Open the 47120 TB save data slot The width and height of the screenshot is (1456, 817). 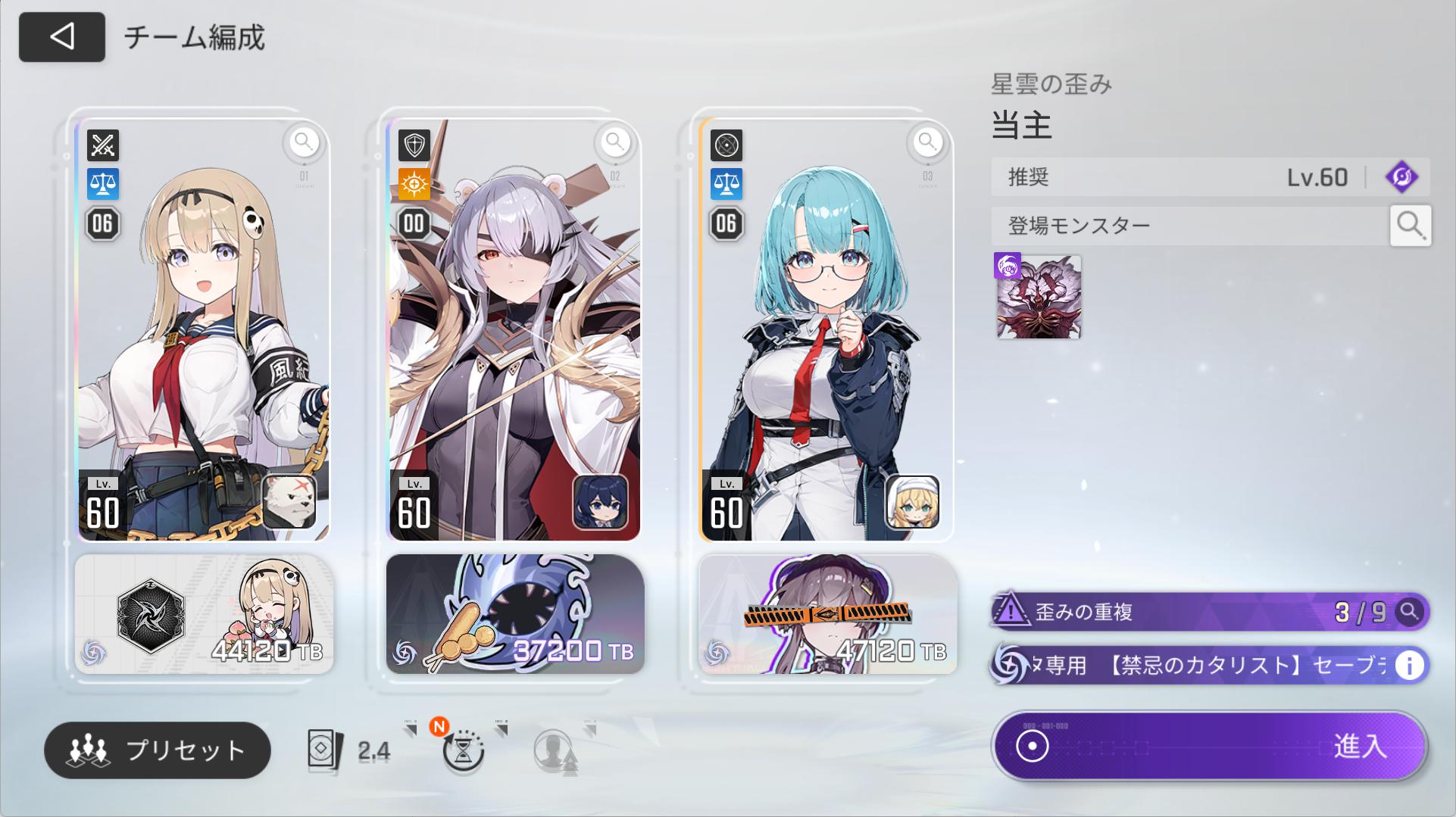(x=827, y=614)
